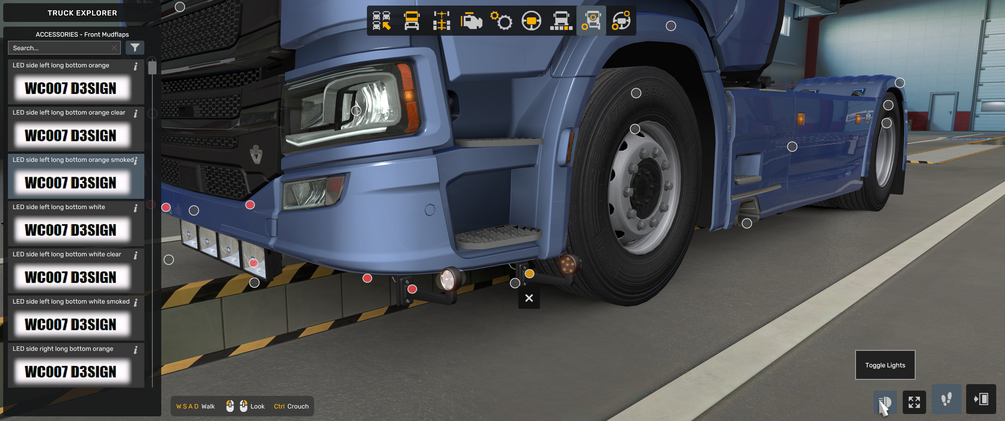This screenshot has width=1005, height=421.
Task: Open the steering wheel interior category
Action: pyautogui.click(x=532, y=21)
